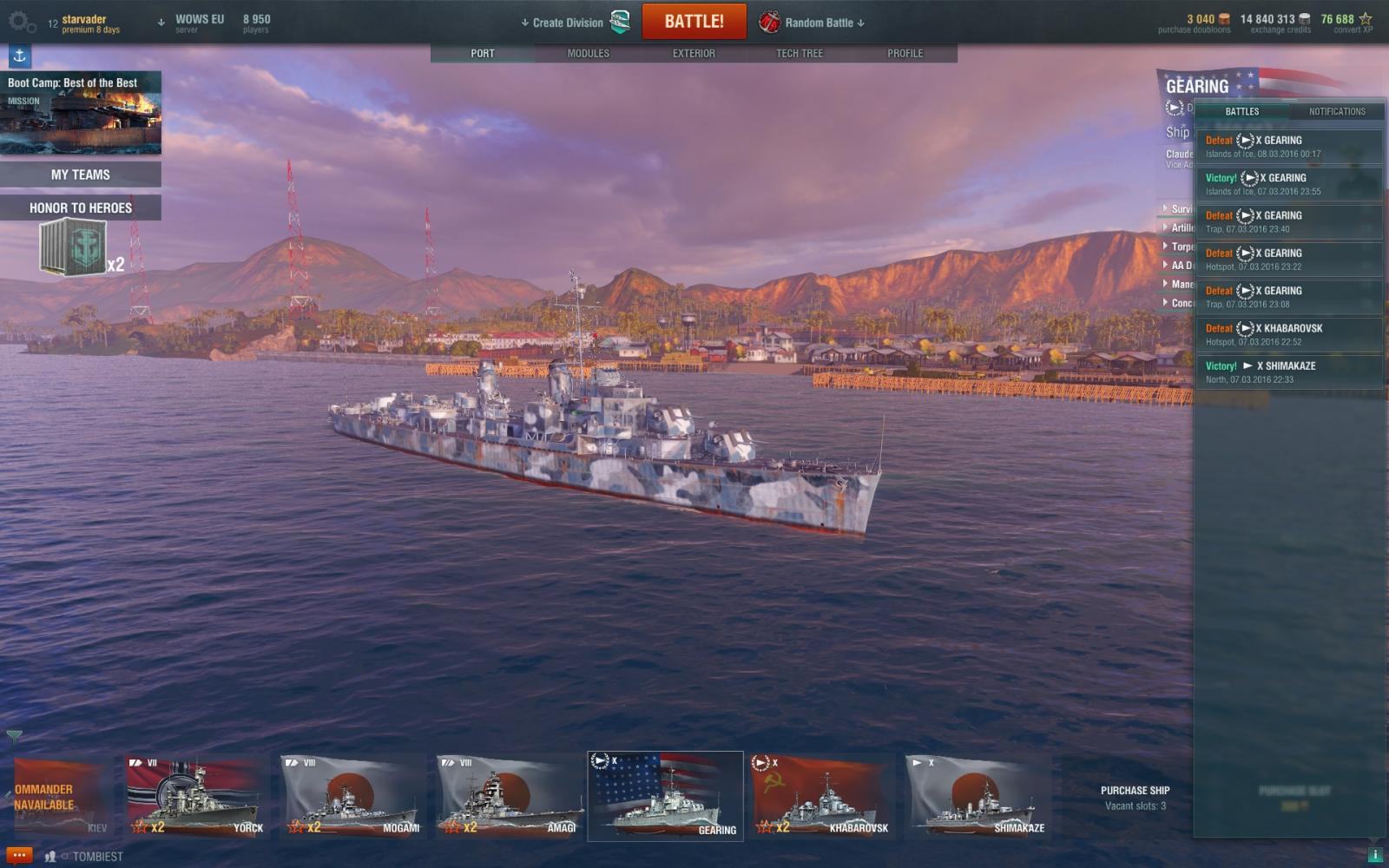Choose the Mogami ship card

352,797
